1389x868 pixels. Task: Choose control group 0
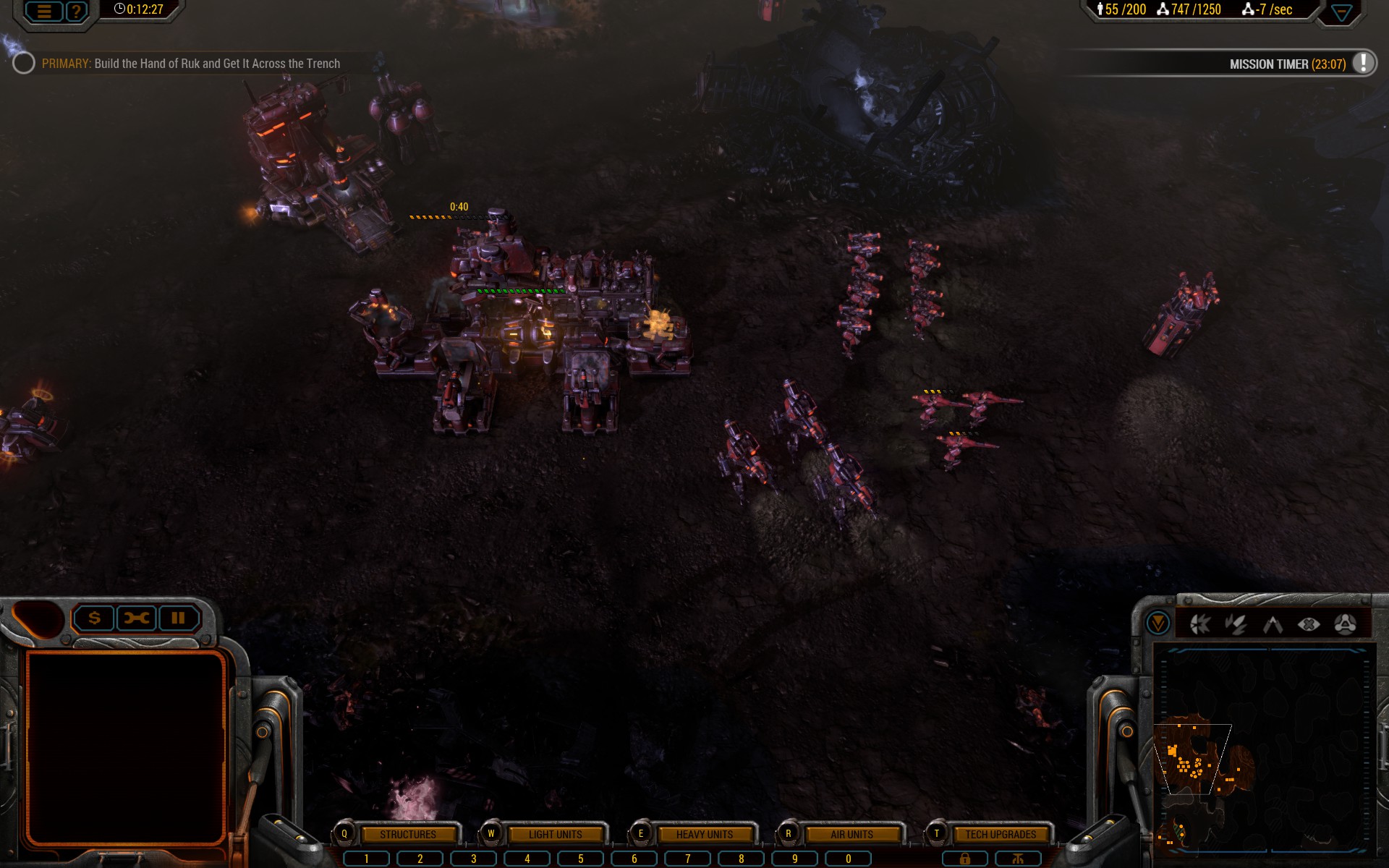pyautogui.click(x=849, y=859)
